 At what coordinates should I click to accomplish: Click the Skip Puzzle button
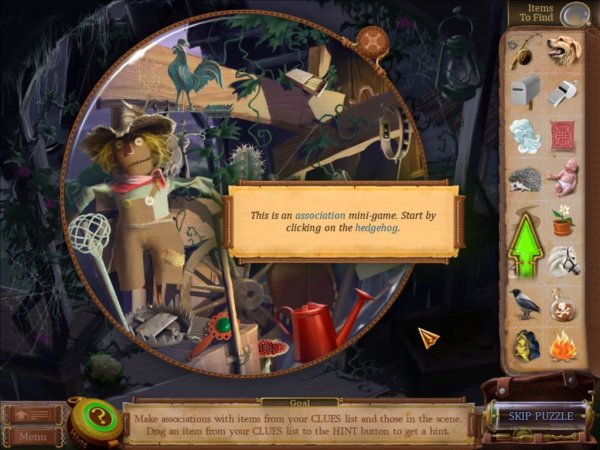coord(541,415)
